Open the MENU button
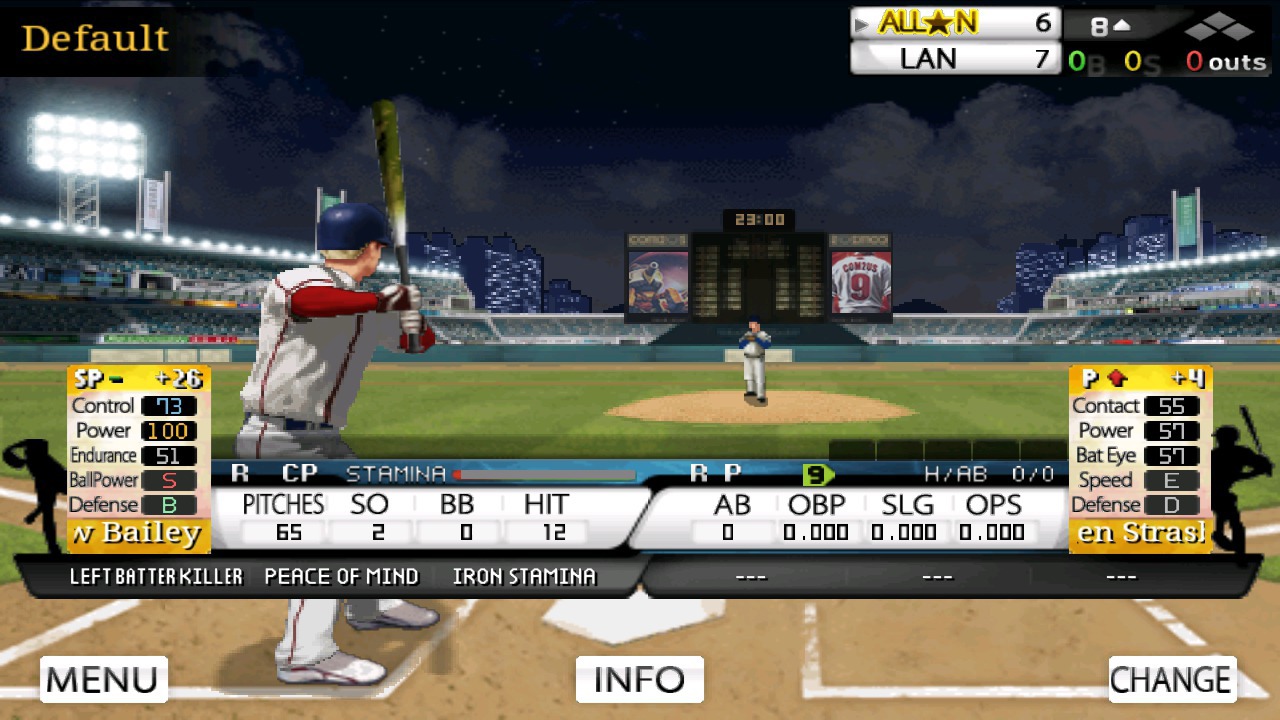The image size is (1280, 720). 103,679
